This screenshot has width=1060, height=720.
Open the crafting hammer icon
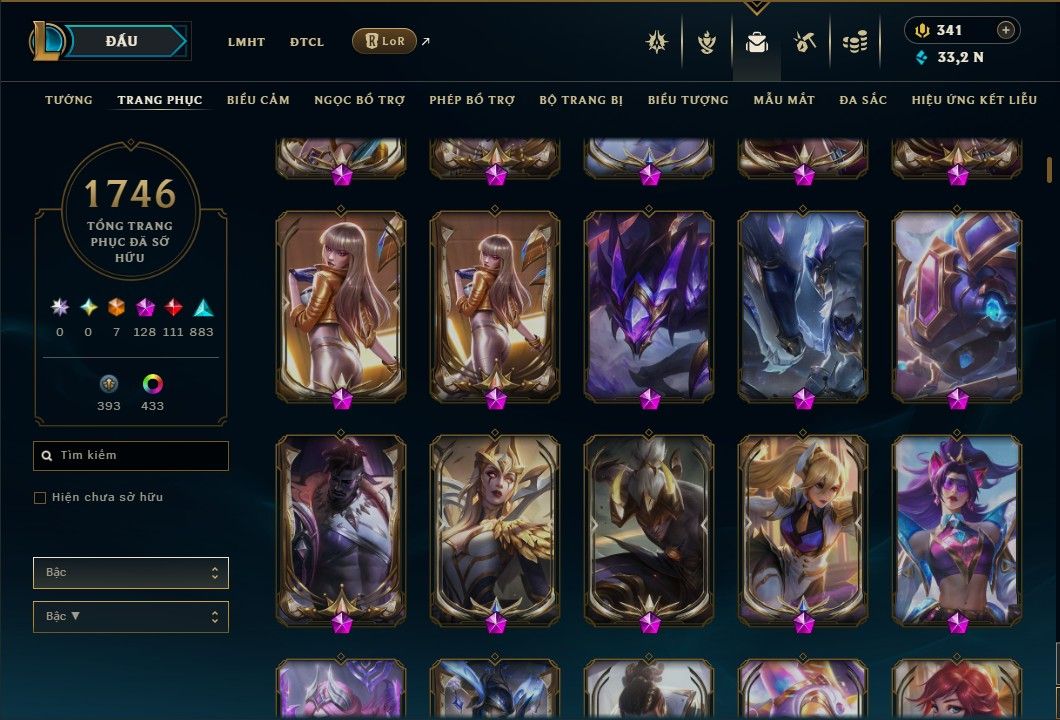point(804,42)
